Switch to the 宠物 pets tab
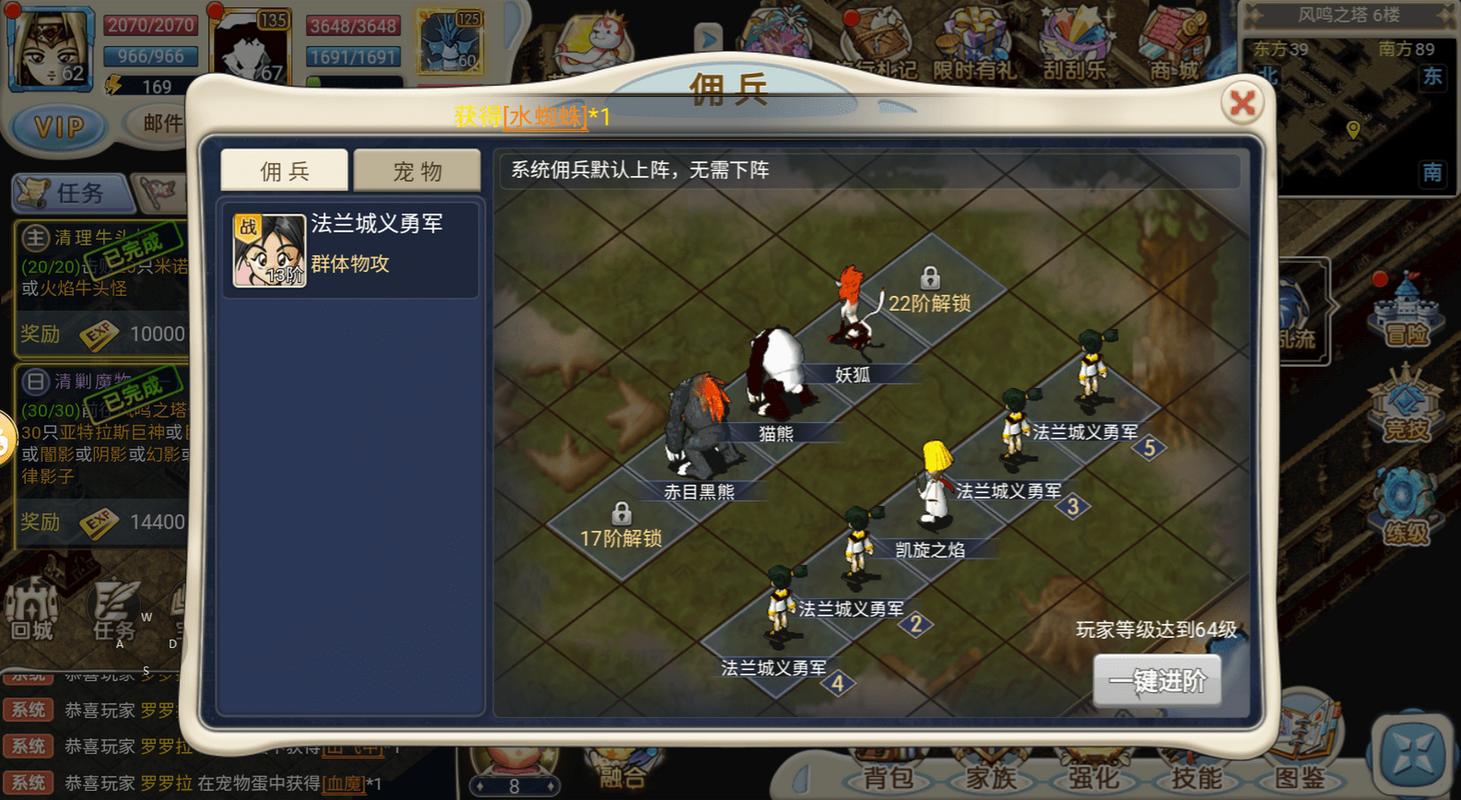 (417, 169)
